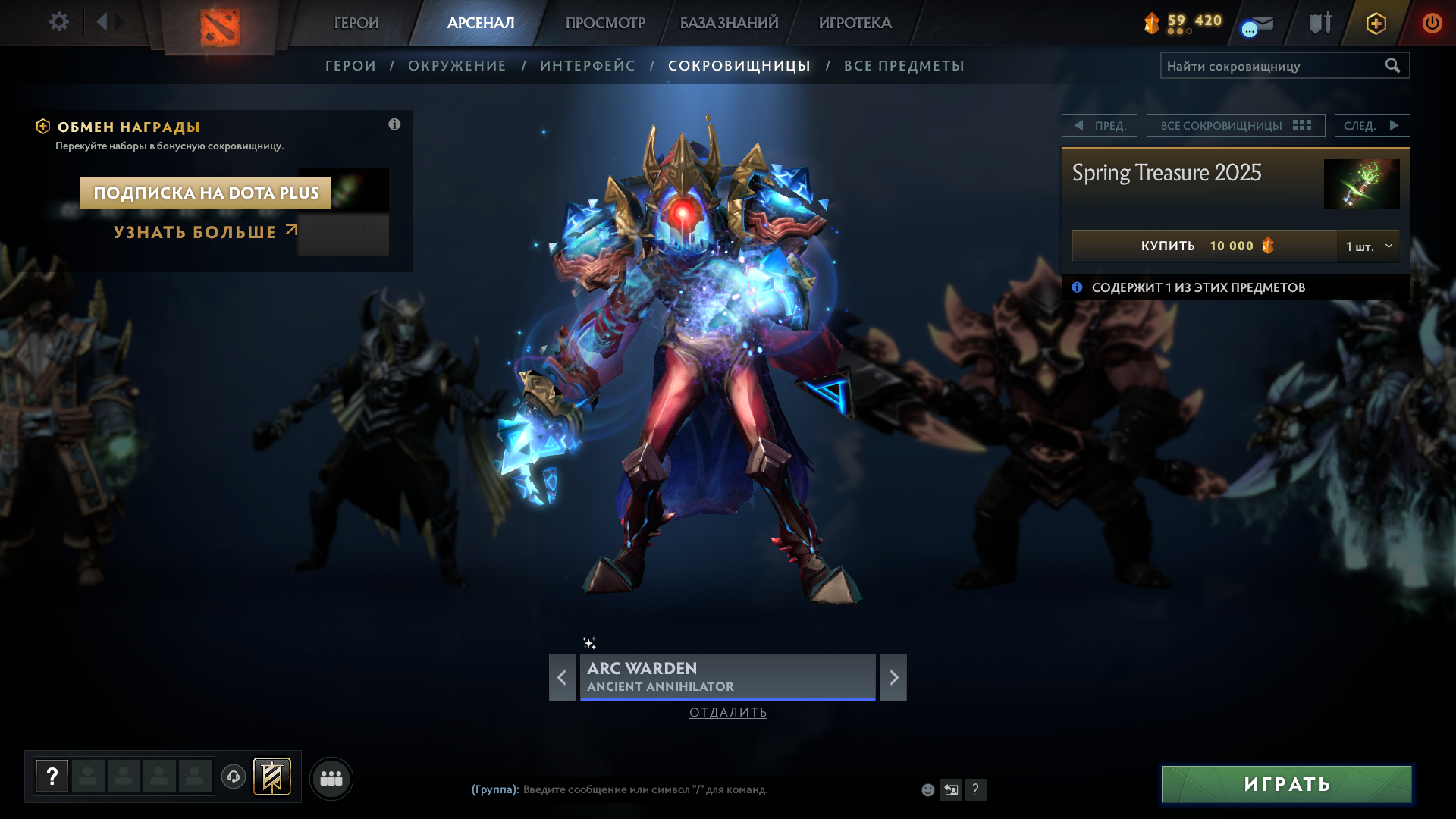Start matchmaking with ИГРАТЬ button
1456x819 pixels.
tap(1286, 784)
